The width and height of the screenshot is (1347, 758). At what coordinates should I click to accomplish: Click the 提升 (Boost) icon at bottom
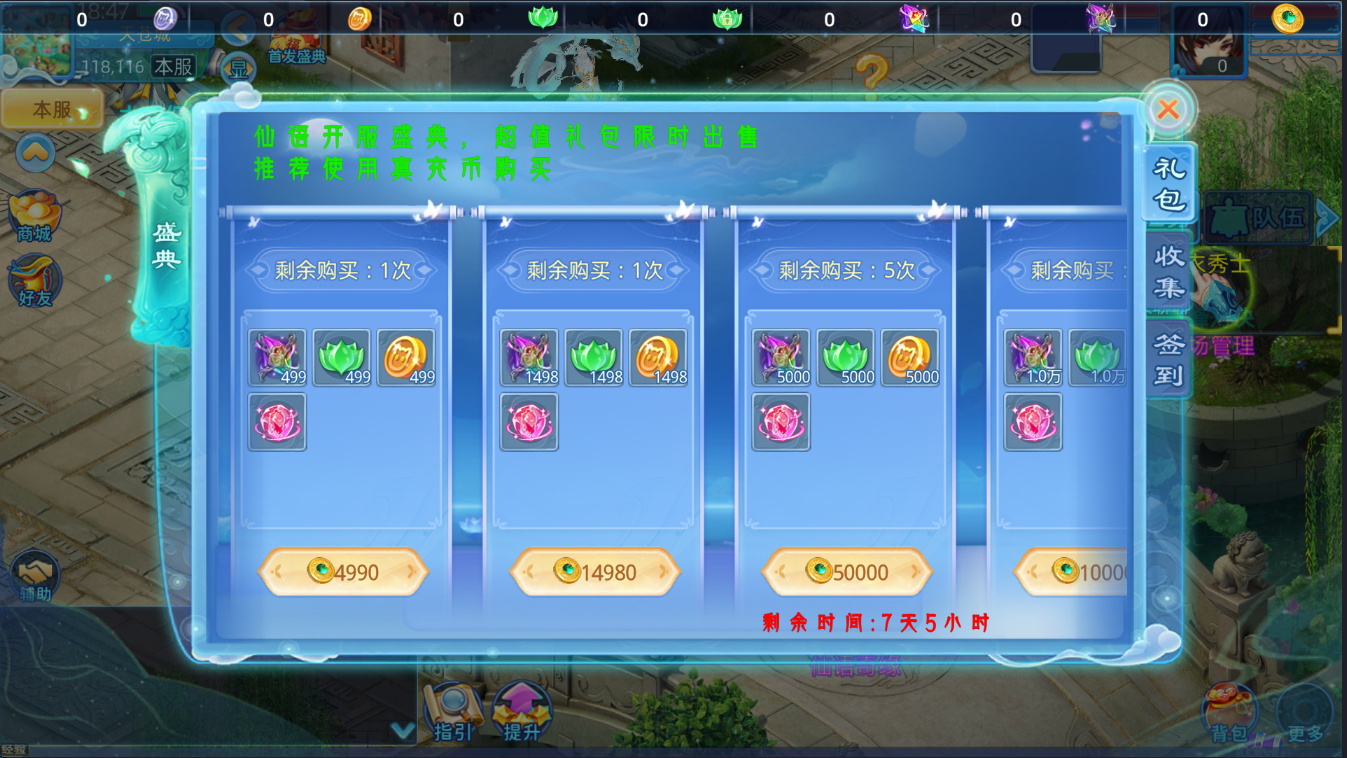point(519,708)
